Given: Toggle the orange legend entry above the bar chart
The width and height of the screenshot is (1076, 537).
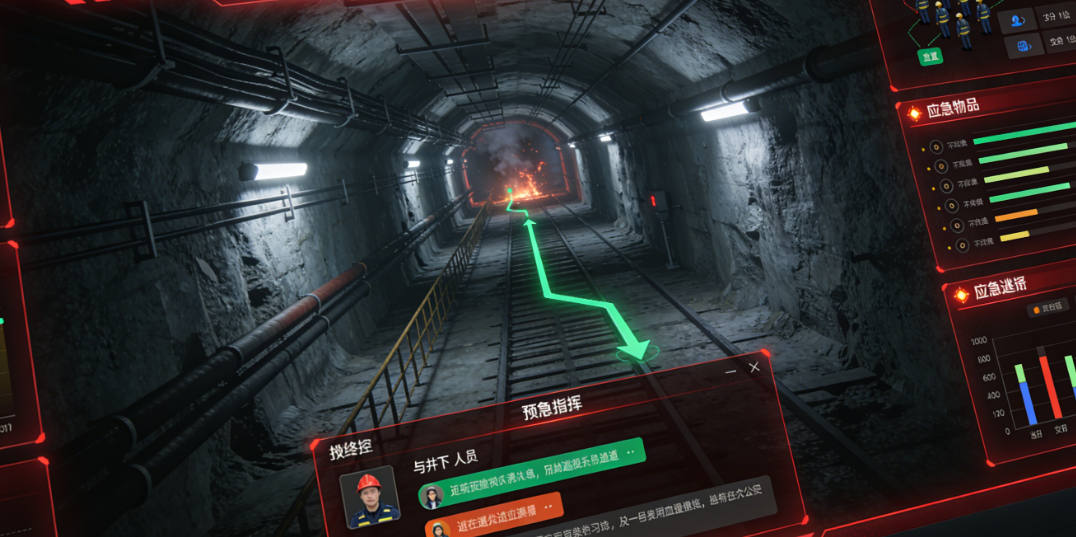Looking at the screenshot, I should (x=1047, y=310).
